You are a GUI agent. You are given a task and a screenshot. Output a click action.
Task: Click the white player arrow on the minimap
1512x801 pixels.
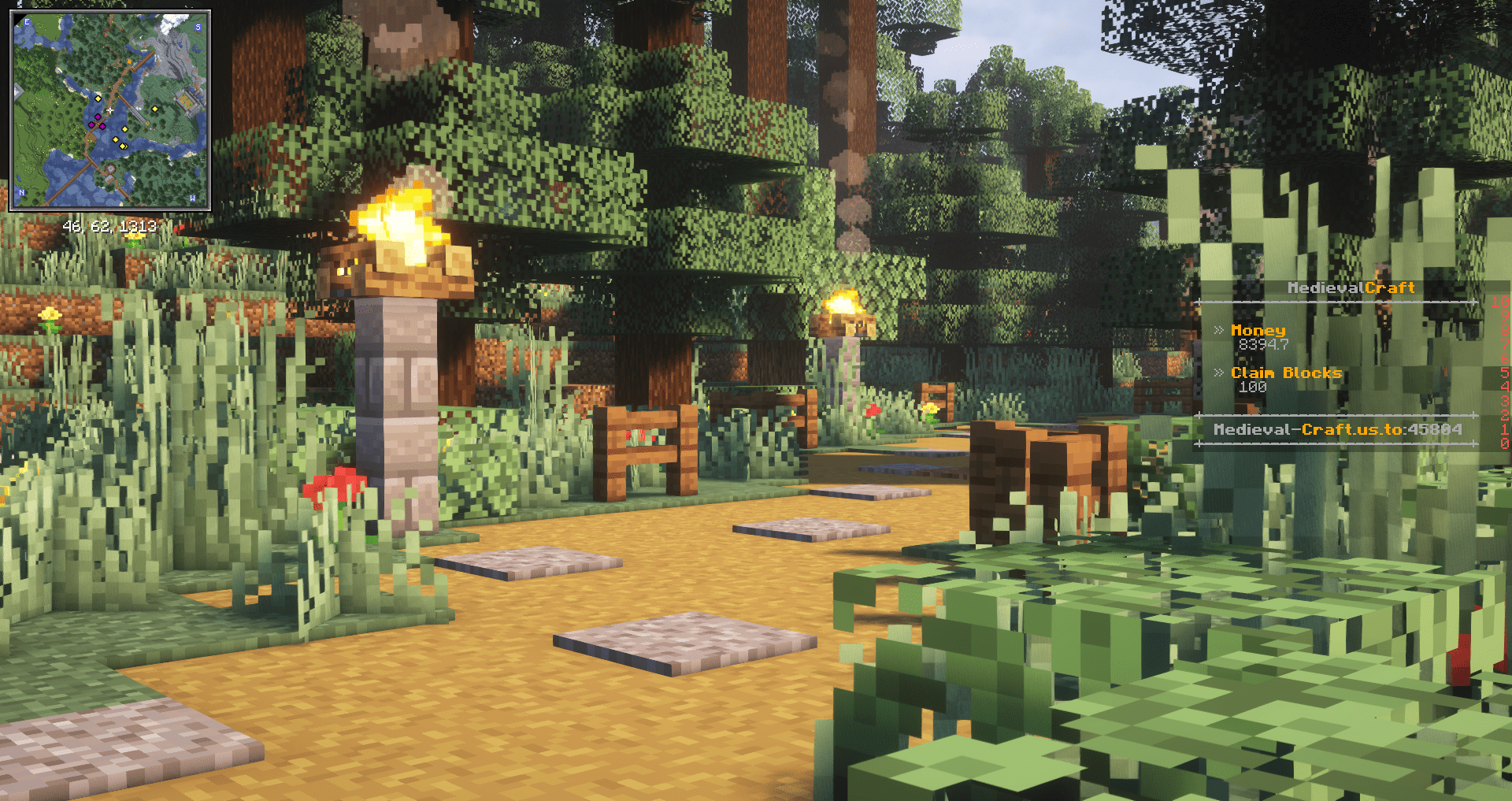[x=109, y=109]
